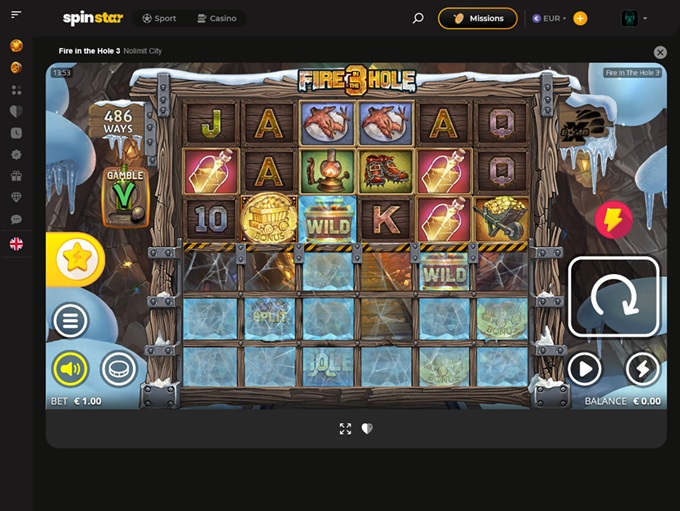
Task: Open the user account avatar menu
Action: [634, 18]
